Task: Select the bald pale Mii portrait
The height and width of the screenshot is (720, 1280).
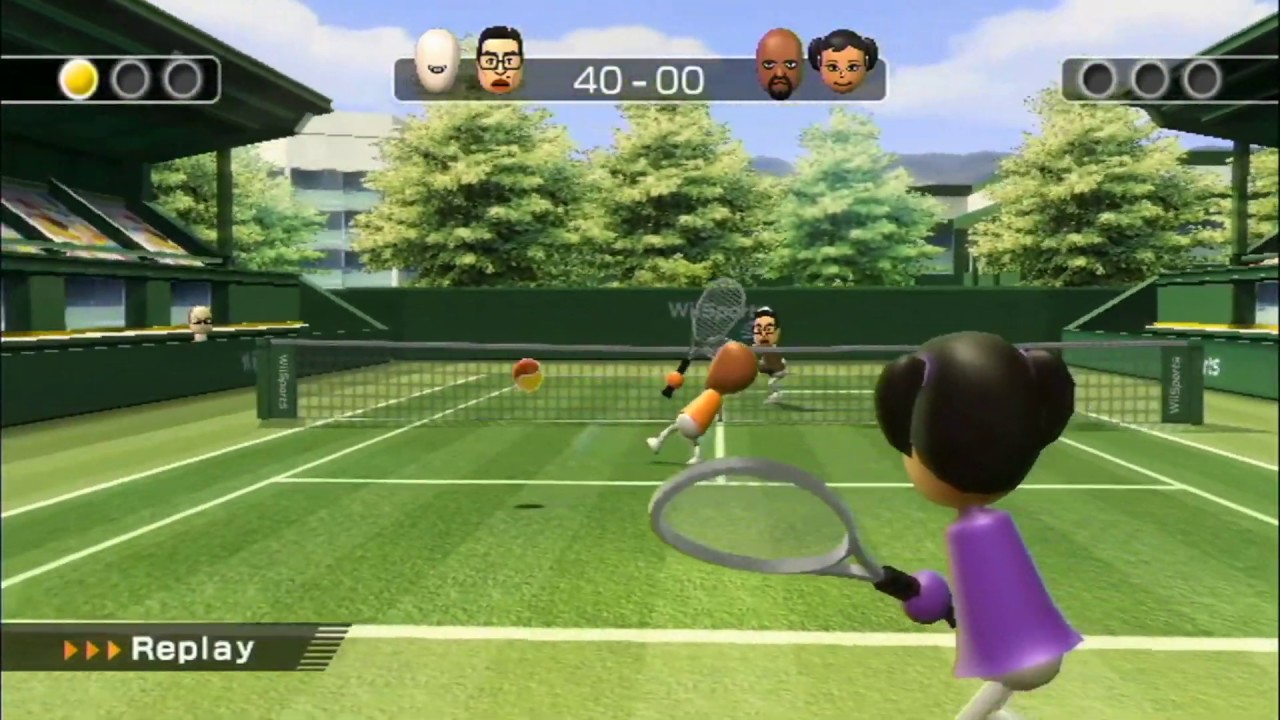Action: tap(437, 62)
